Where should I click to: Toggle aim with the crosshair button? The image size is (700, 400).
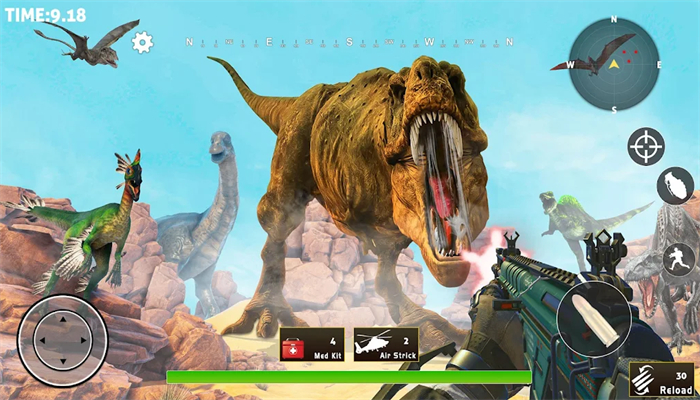(646, 147)
